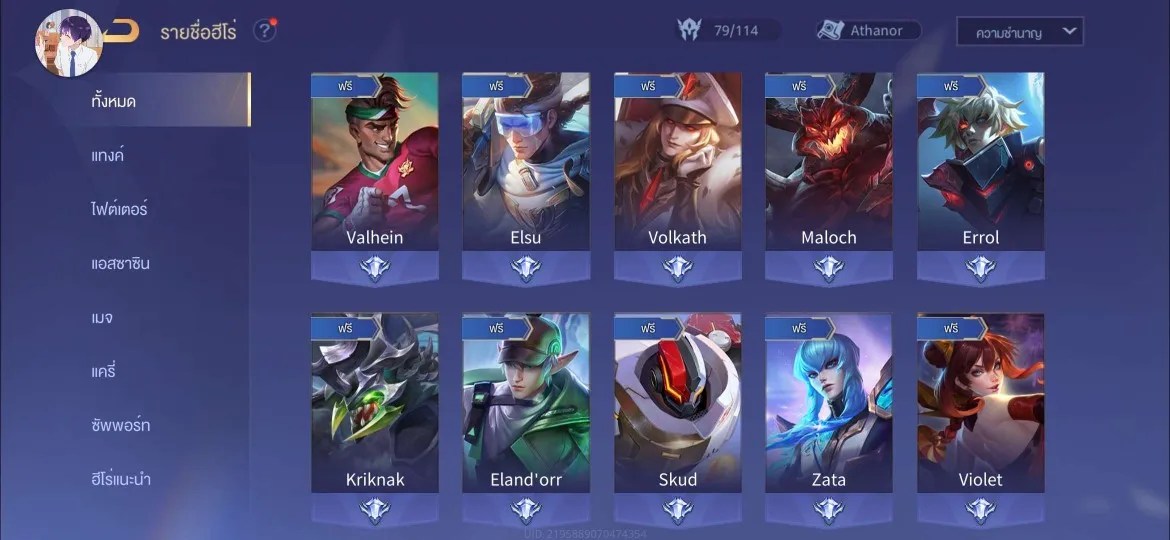View the ฮีโร่แนะนำ list
The width and height of the screenshot is (1170, 540).
coord(121,479)
